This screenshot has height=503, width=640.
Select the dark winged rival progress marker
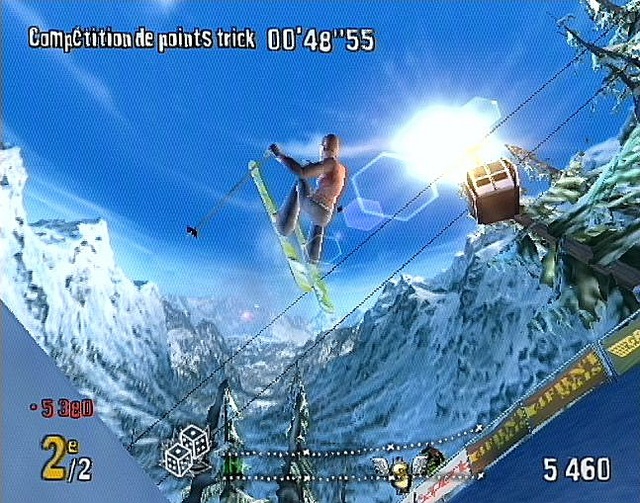click(431, 459)
